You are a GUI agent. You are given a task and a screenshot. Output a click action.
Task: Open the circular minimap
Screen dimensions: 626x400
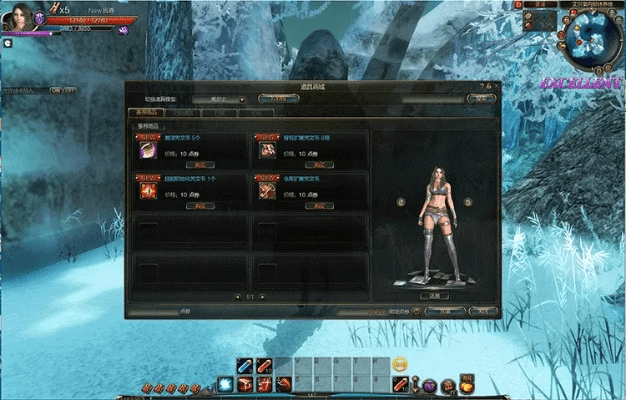pos(588,36)
